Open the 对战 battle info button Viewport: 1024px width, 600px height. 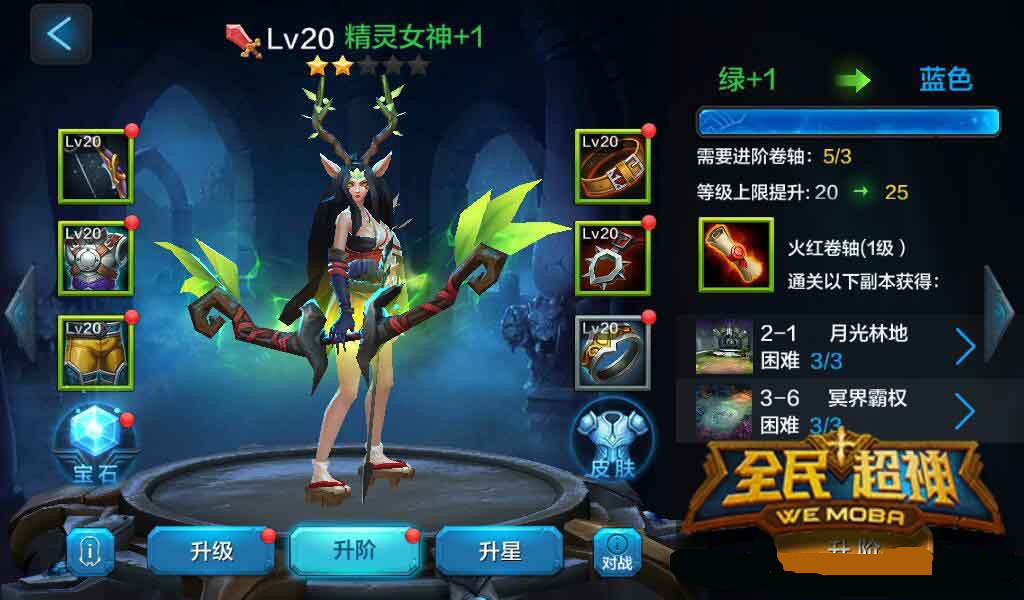tap(617, 551)
